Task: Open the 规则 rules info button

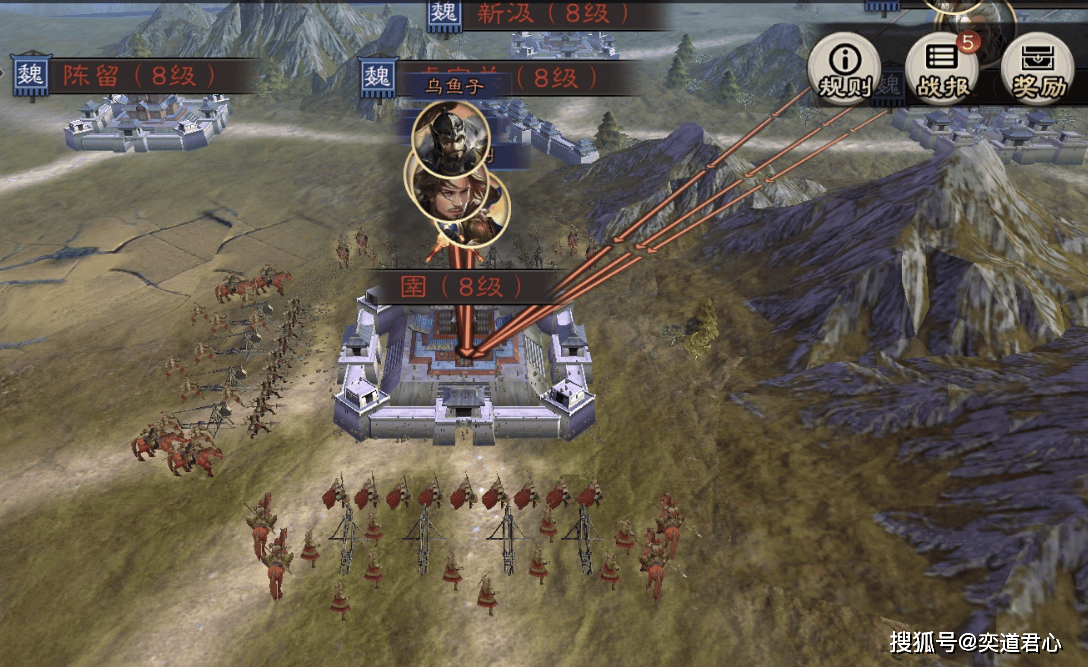Action: (x=844, y=68)
